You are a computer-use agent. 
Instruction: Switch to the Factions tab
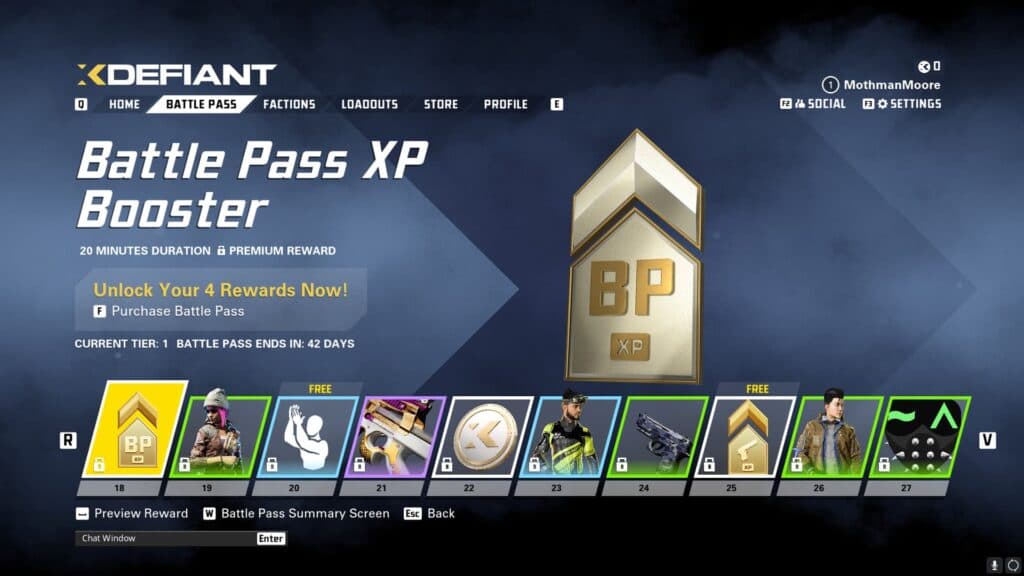click(289, 104)
